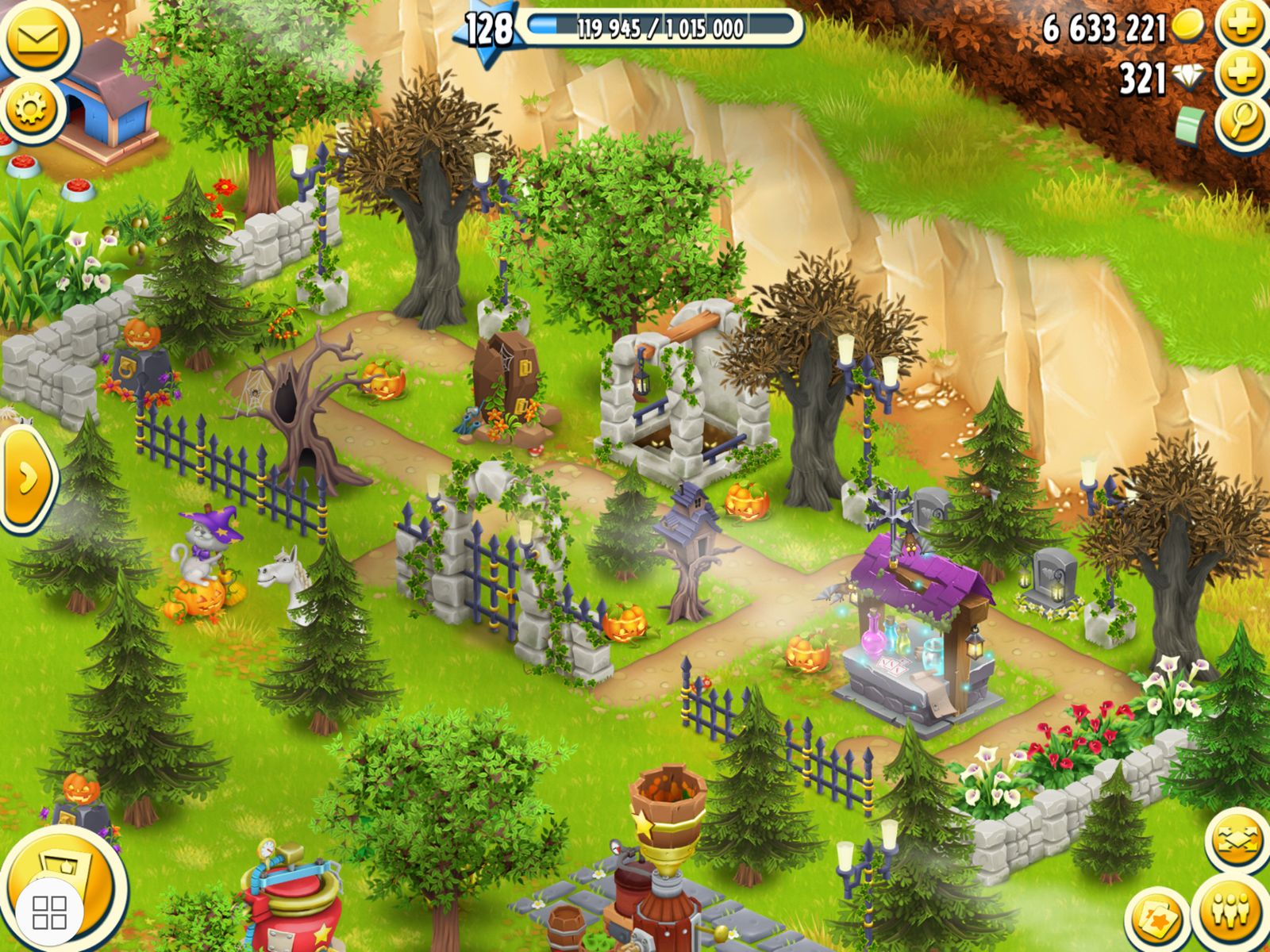Open the shop catalog button
Screen dimensions: 1270x952
(71, 881)
